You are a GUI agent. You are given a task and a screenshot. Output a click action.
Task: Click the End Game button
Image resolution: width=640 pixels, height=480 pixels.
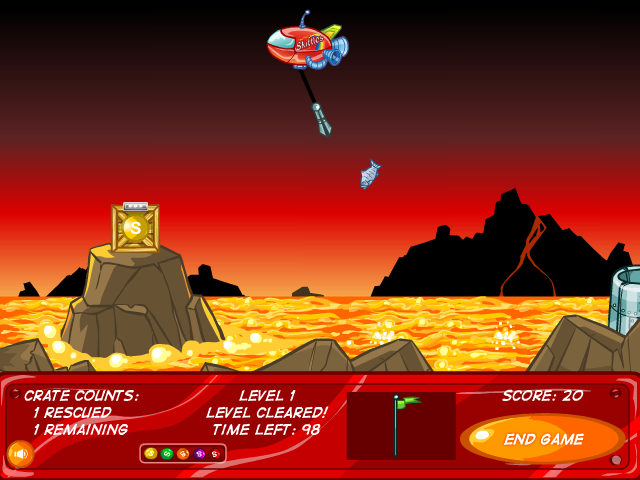point(542,439)
